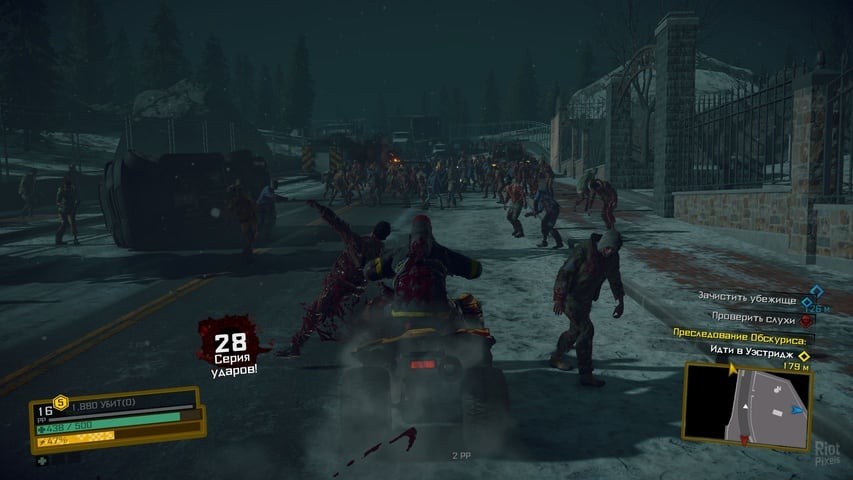Click the gold S skill point badge
The height and width of the screenshot is (480, 853).
[x=58, y=402]
